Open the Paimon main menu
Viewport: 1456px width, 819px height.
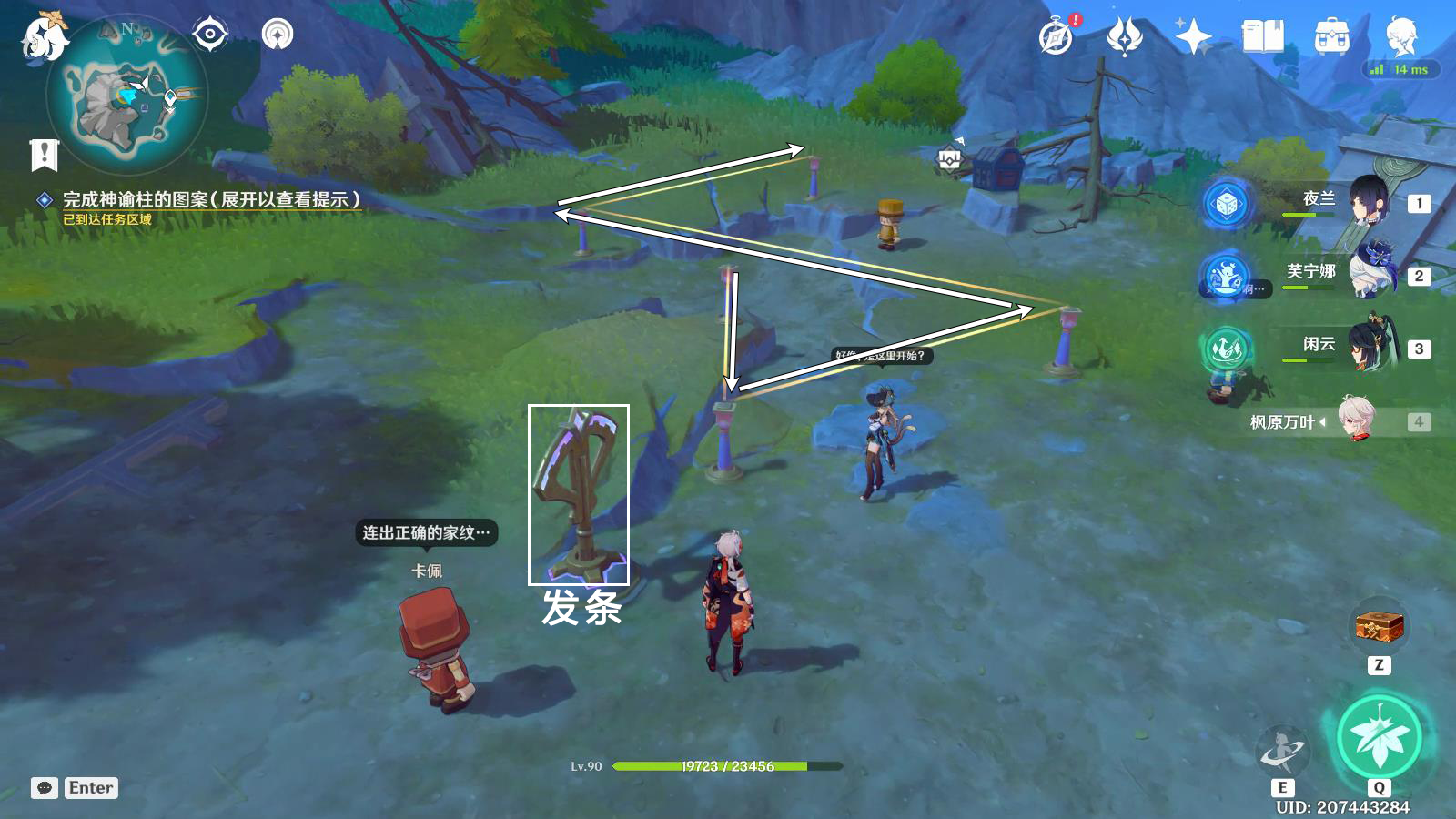click(44, 37)
